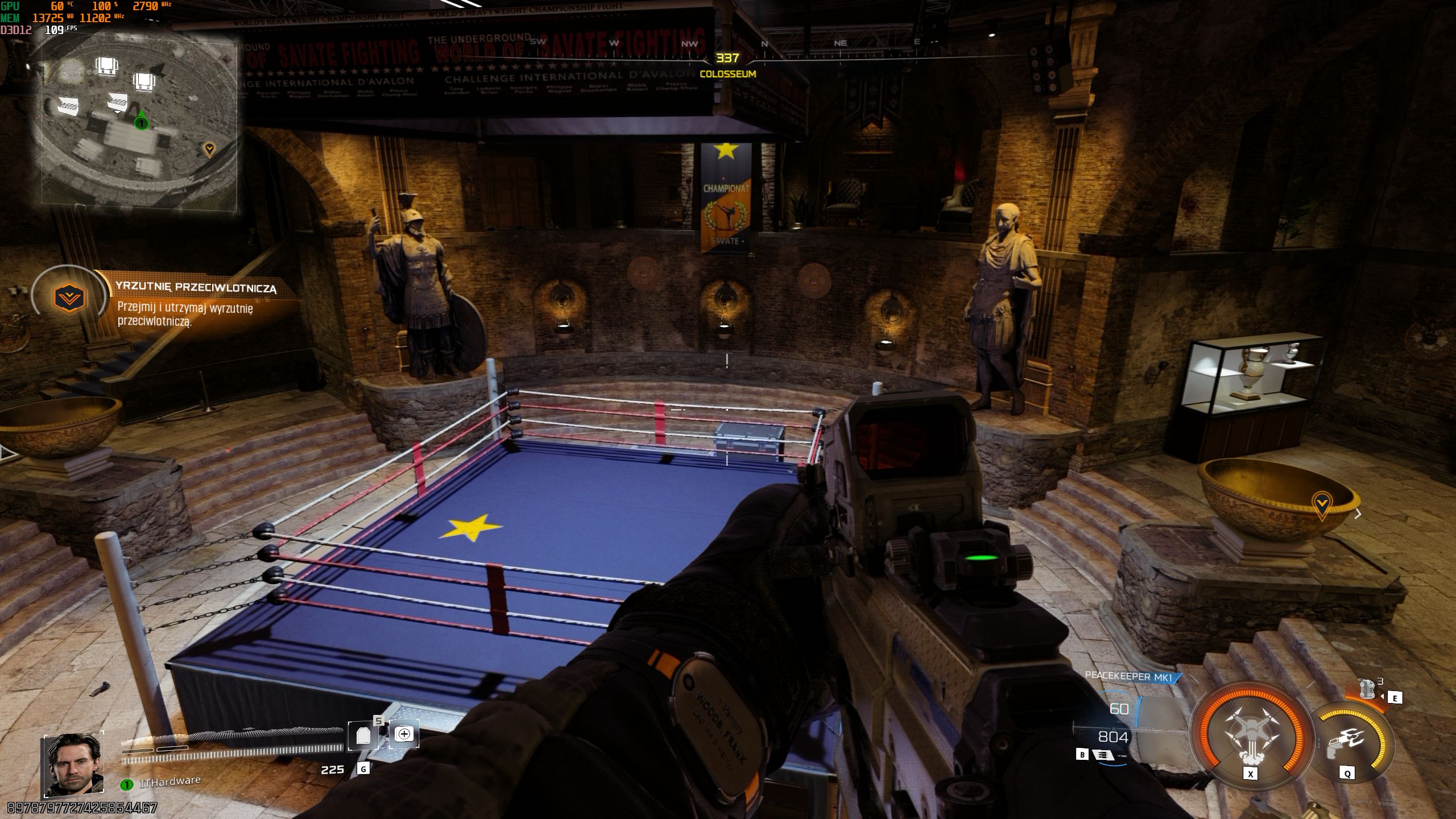The width and height of the screenshot is (1456, 819).
Task: Click the character portrait in the bottom-left
Action: coord(73,765)
